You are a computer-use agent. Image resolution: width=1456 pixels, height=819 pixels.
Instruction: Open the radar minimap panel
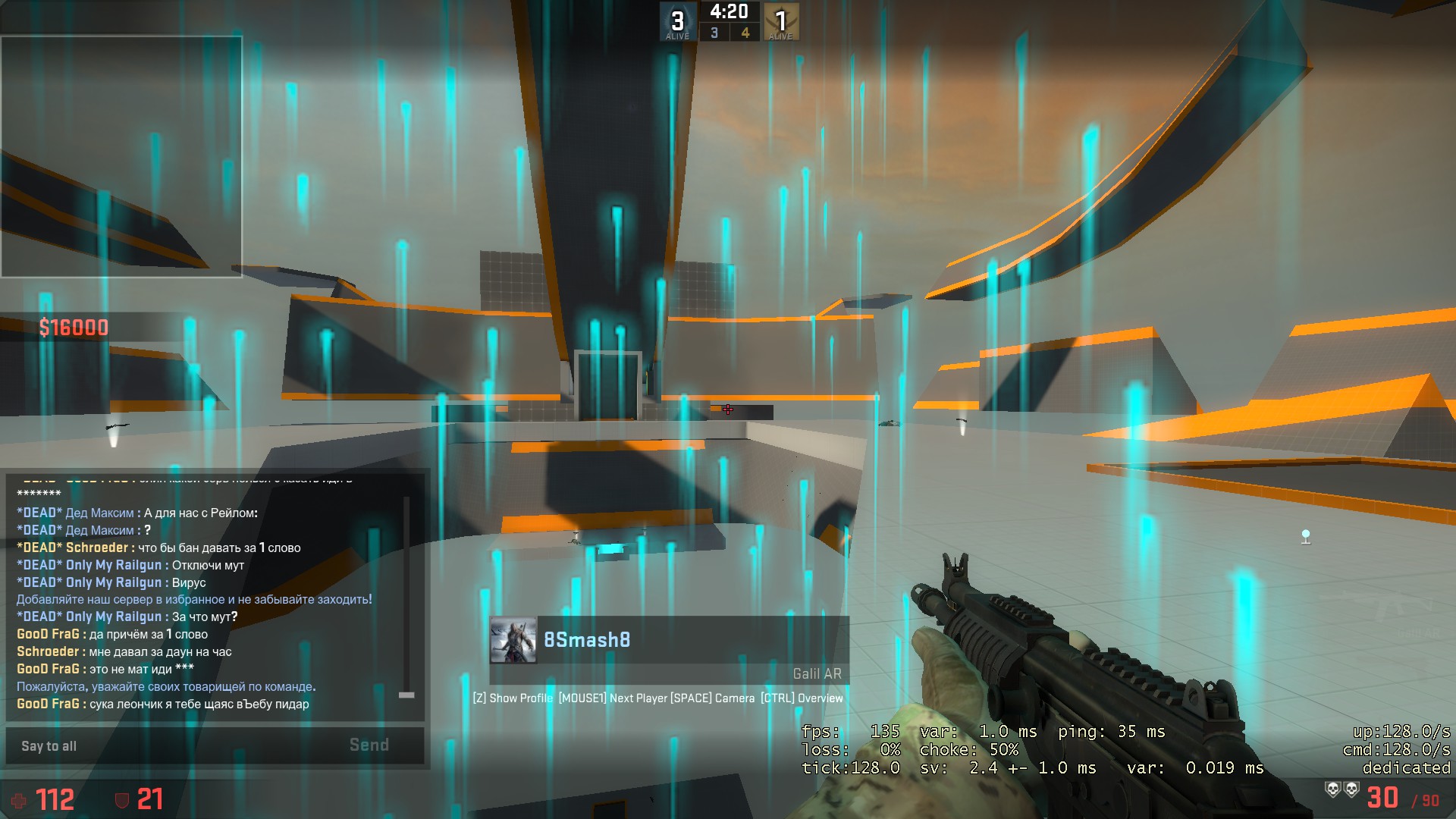click(x=121, y=156)
